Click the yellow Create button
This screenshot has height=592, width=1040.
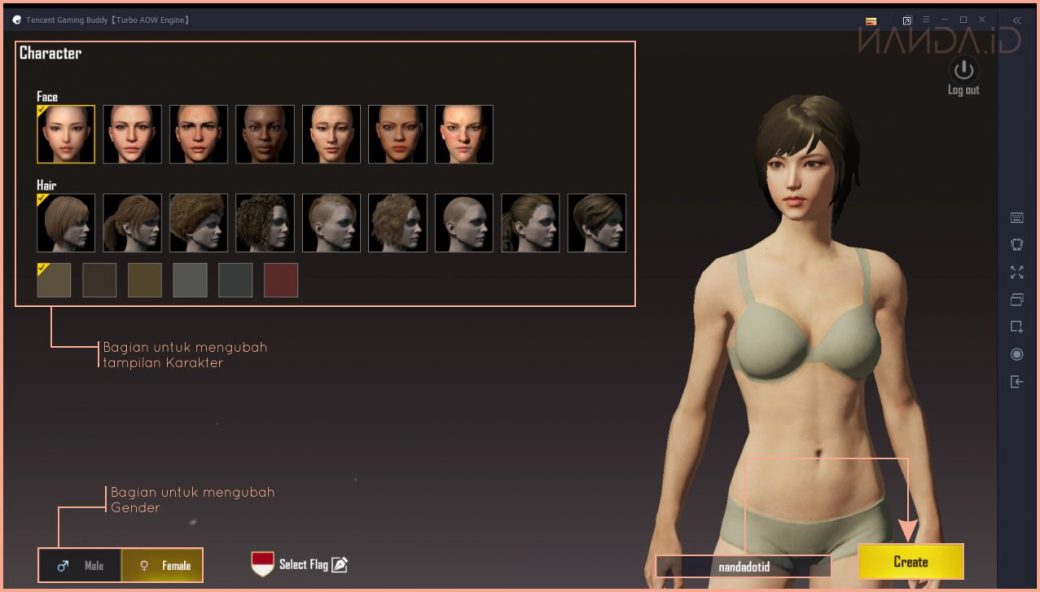point(910,562)
